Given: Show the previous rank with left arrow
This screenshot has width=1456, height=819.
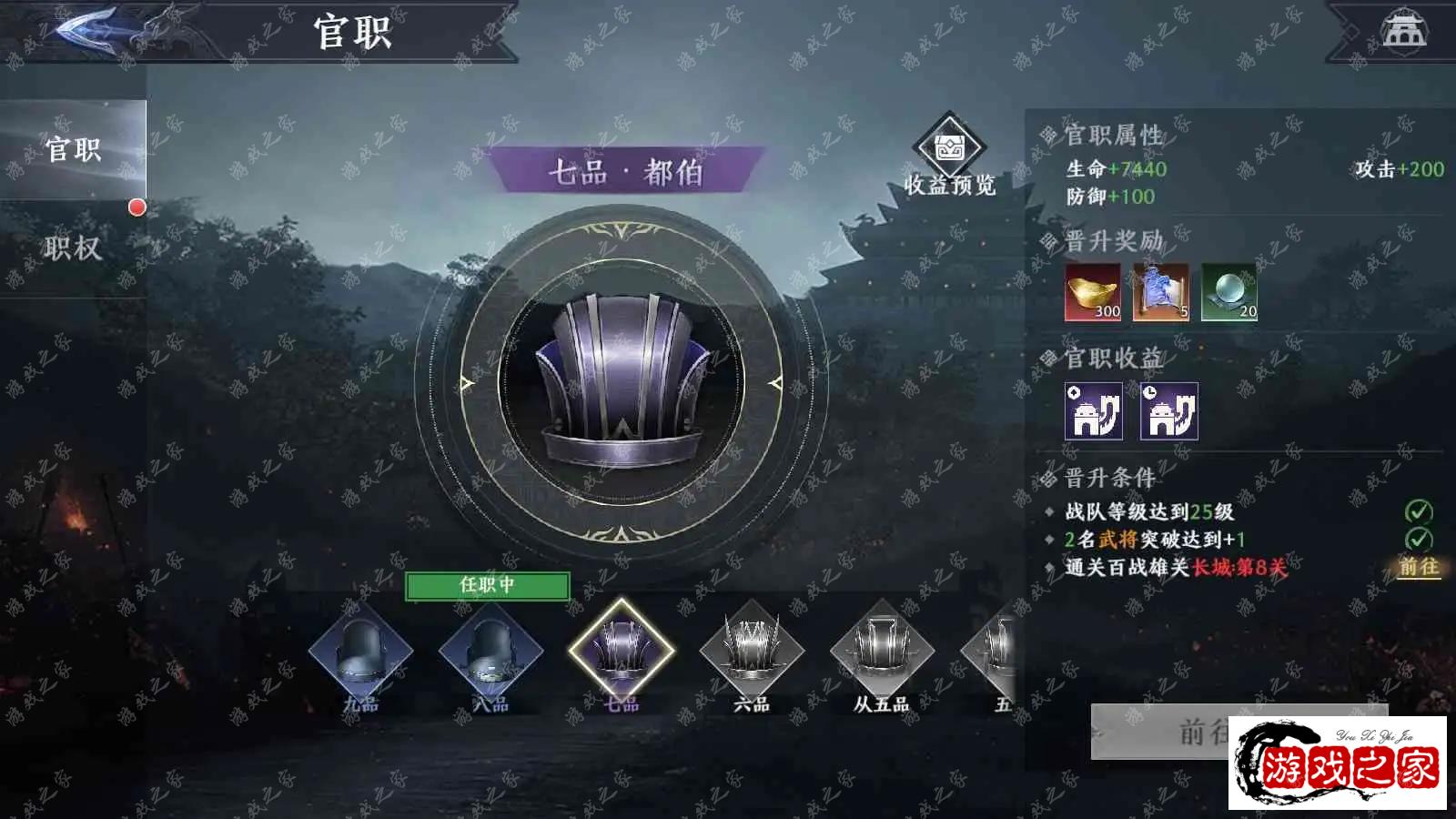Looking at the screenshot, I should coord(468,383).
